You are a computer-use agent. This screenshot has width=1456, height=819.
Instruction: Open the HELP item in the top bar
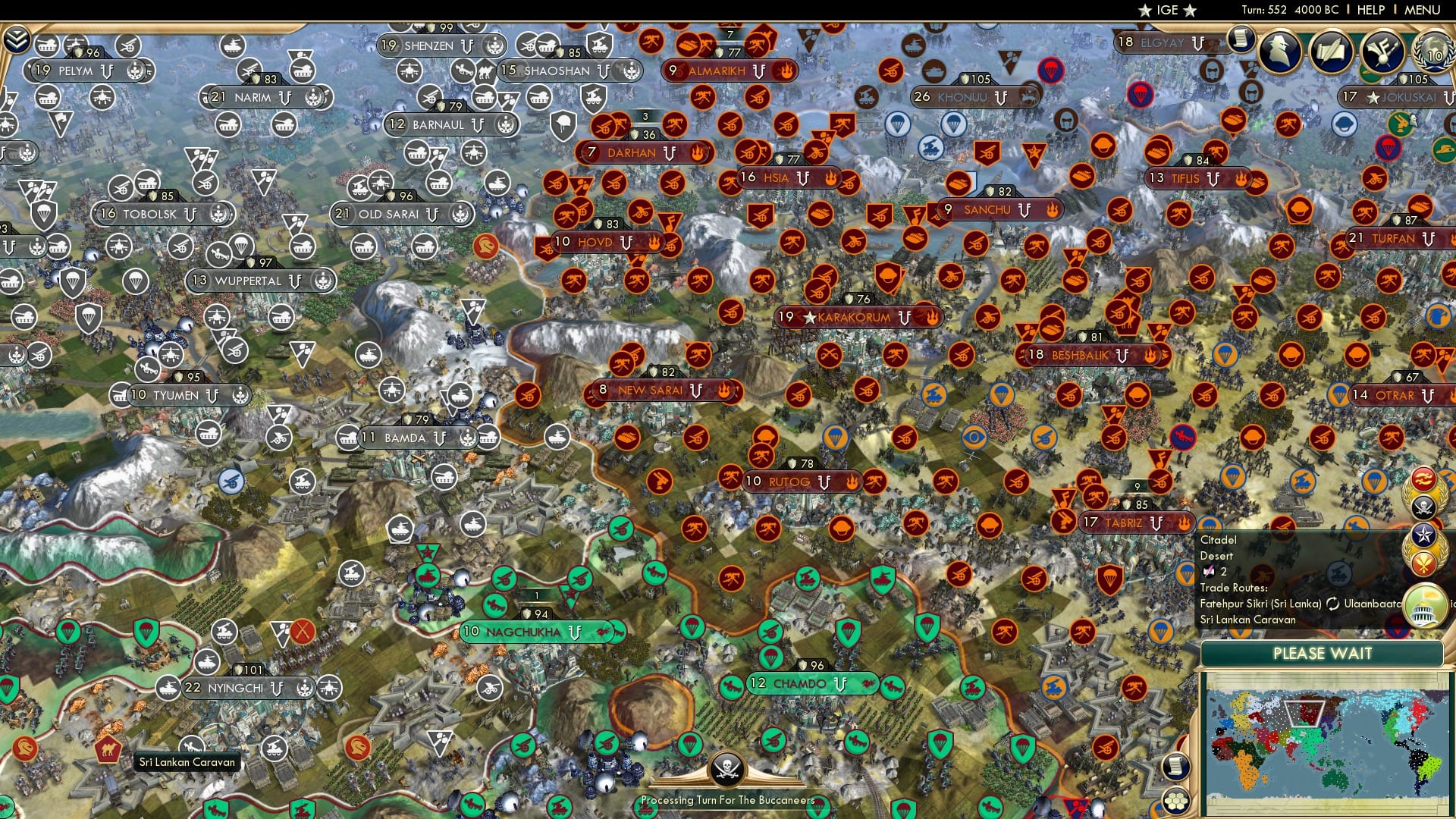click(x=1370, y=10)
